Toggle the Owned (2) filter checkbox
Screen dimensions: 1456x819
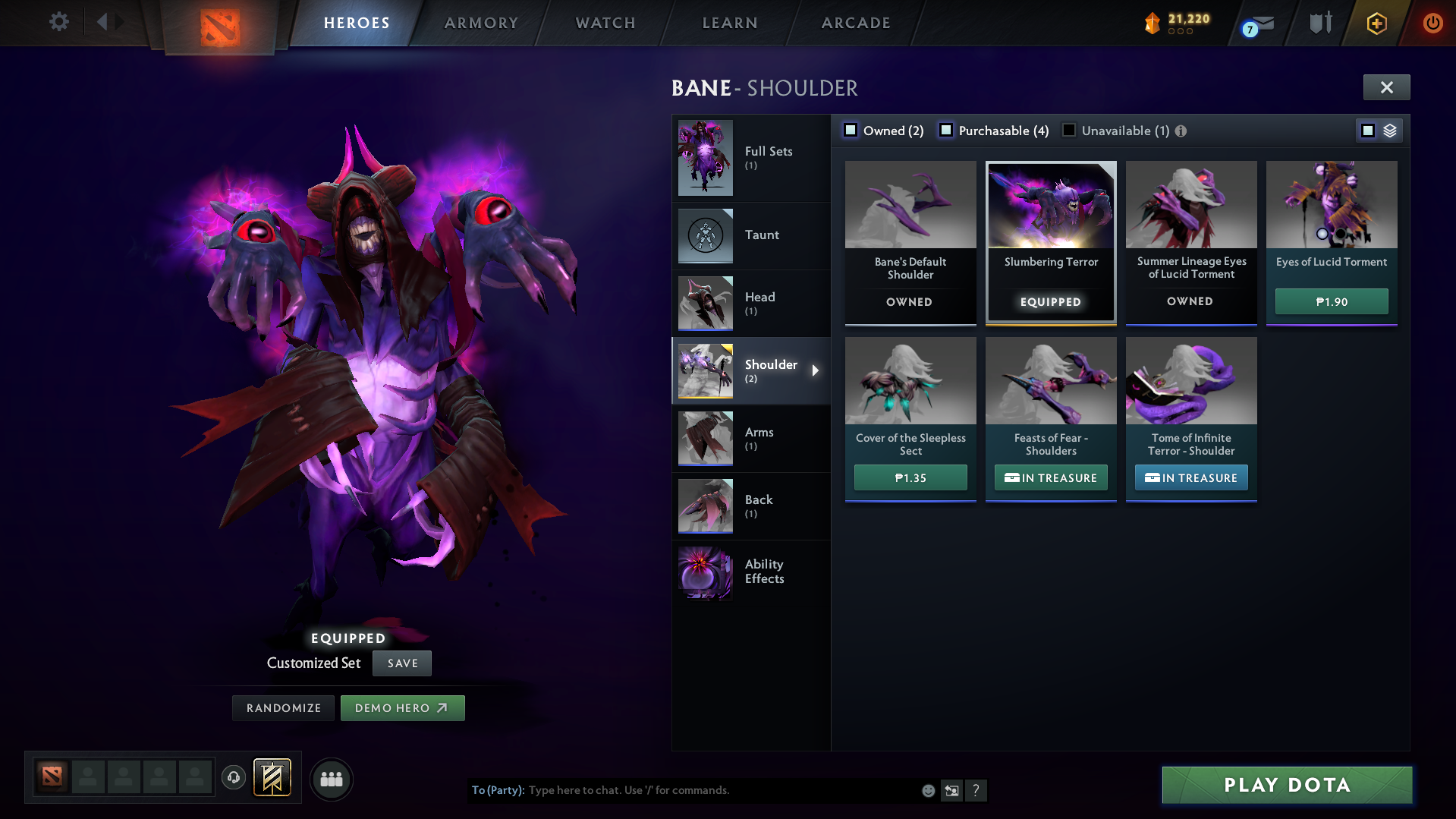tap(851, 130)
